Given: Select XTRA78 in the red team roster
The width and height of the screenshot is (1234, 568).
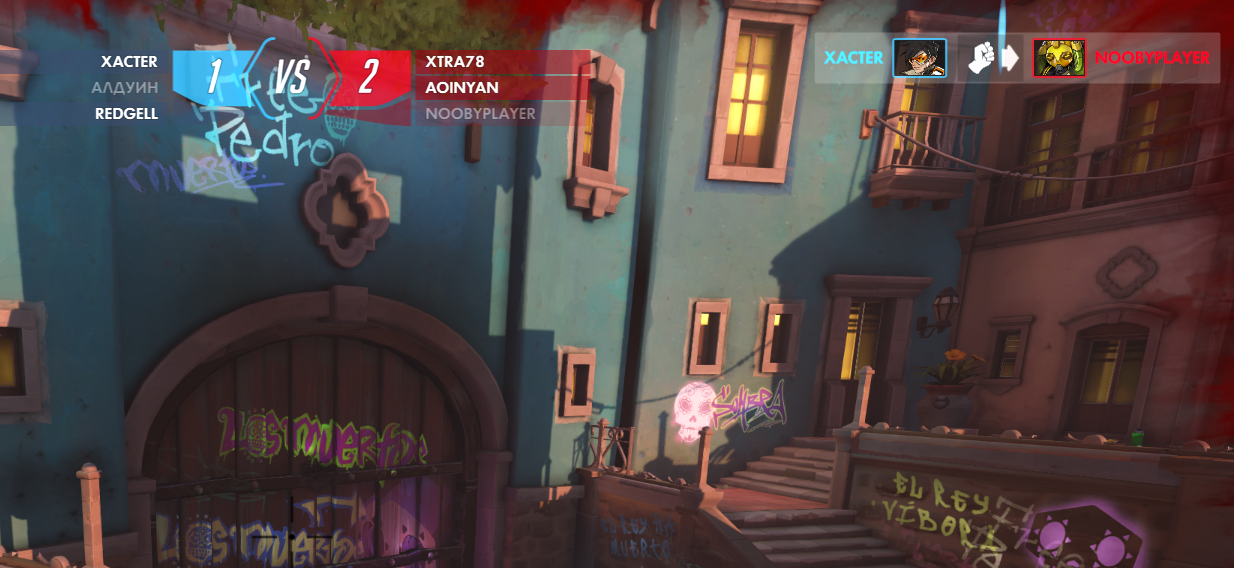Looking at the screenshot, I should click(455, 62).
